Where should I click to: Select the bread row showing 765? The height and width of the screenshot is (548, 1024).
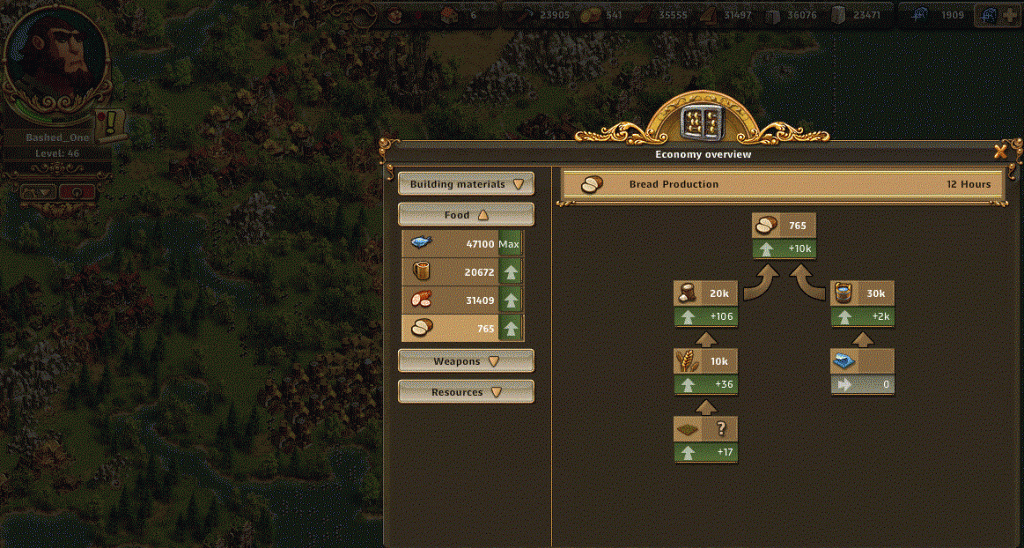click(462, 328)
